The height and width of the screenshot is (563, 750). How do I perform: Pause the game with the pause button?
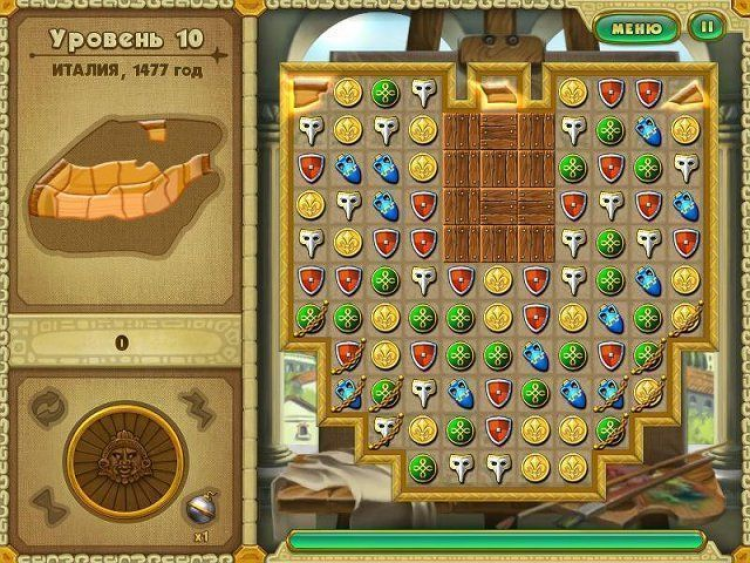coord(706,27)
